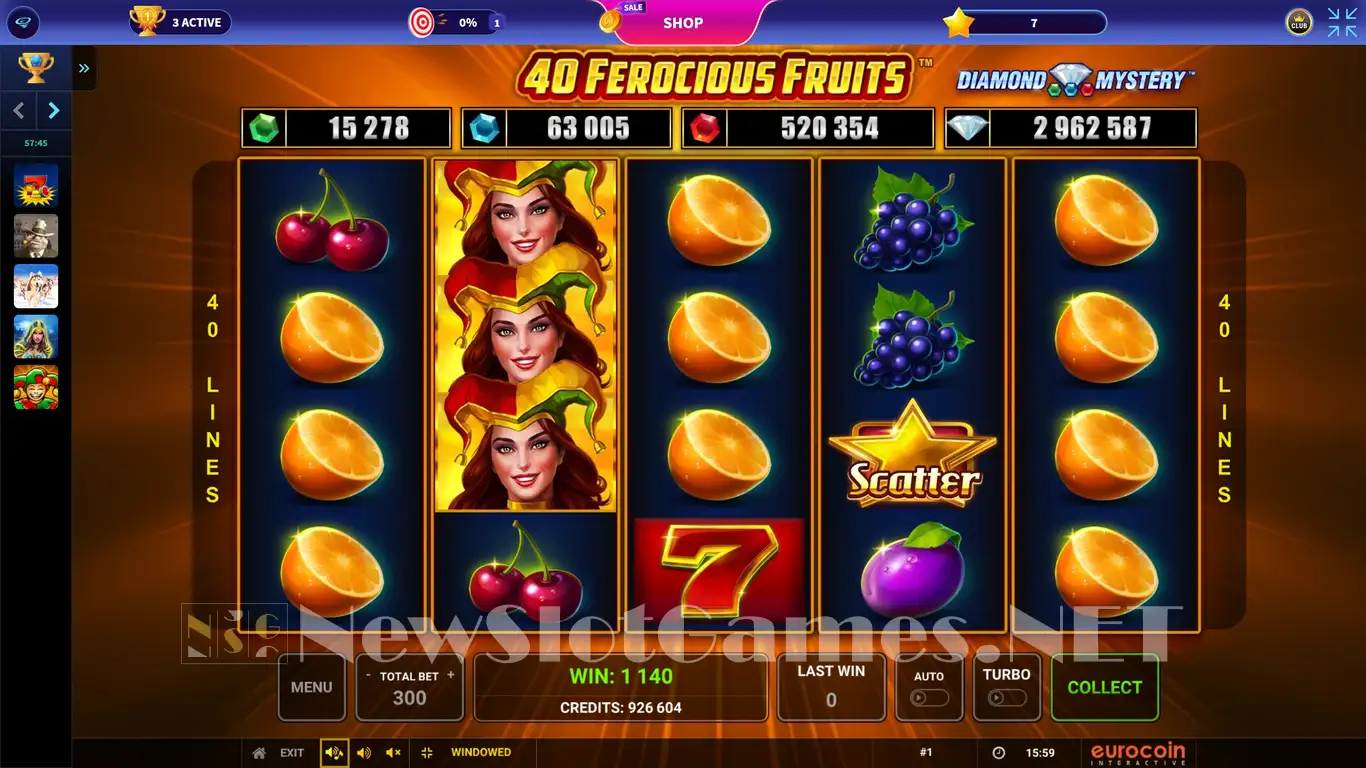This screenshot has width=1366, height=768.
Task: Decrease total bet with minus sign
Action: click(368, 676)
